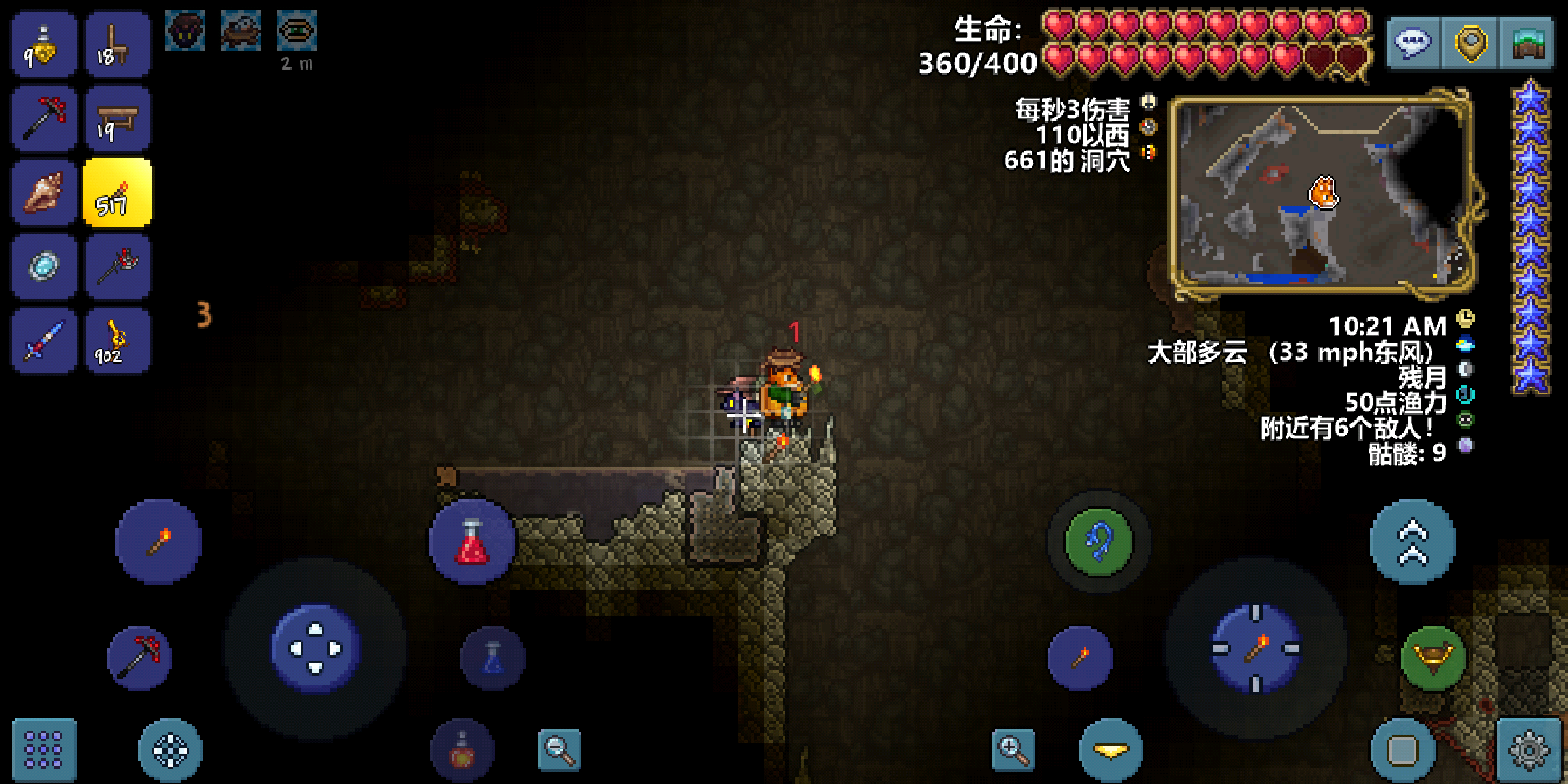Use the red healing potion quick button
The height and width of the screenshot is (784, 1568).
tap(472, 542)
